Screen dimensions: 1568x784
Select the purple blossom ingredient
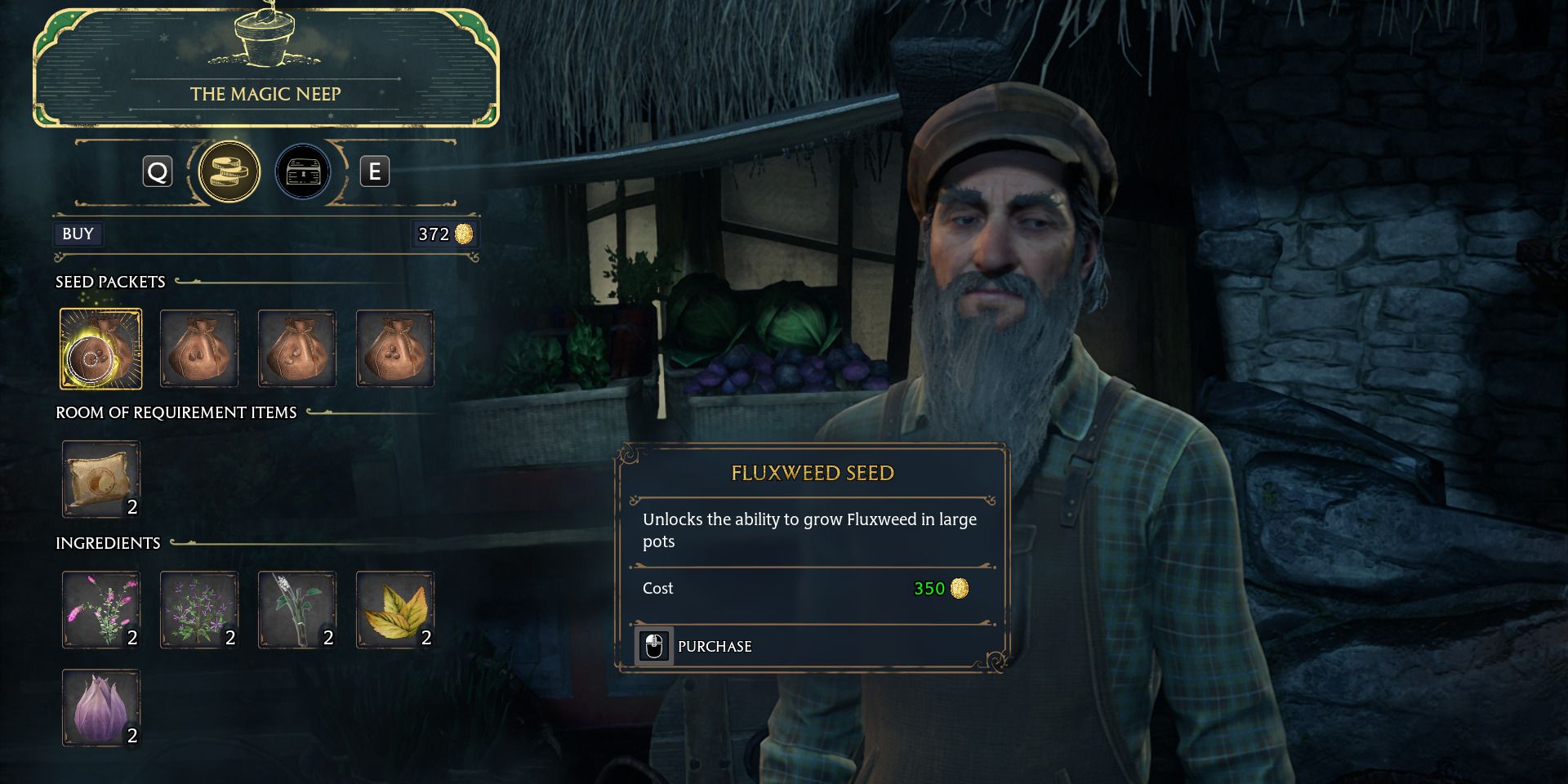[198, 610]
